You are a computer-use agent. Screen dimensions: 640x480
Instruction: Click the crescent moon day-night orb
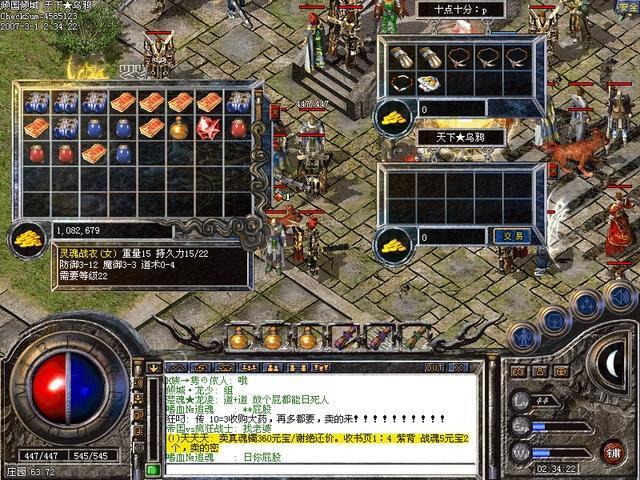tap(608, 358)
